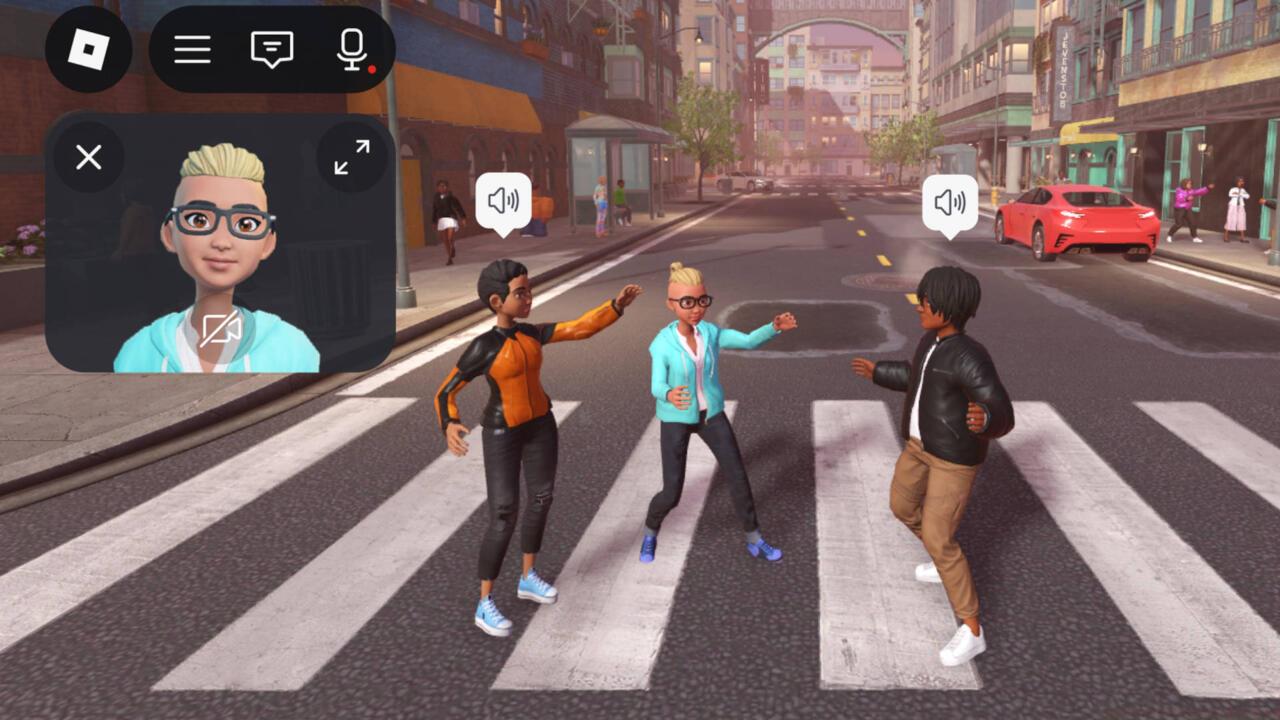Click the expand arrows on the video preview
The image size is (1280, 720).
pos(351,158)
